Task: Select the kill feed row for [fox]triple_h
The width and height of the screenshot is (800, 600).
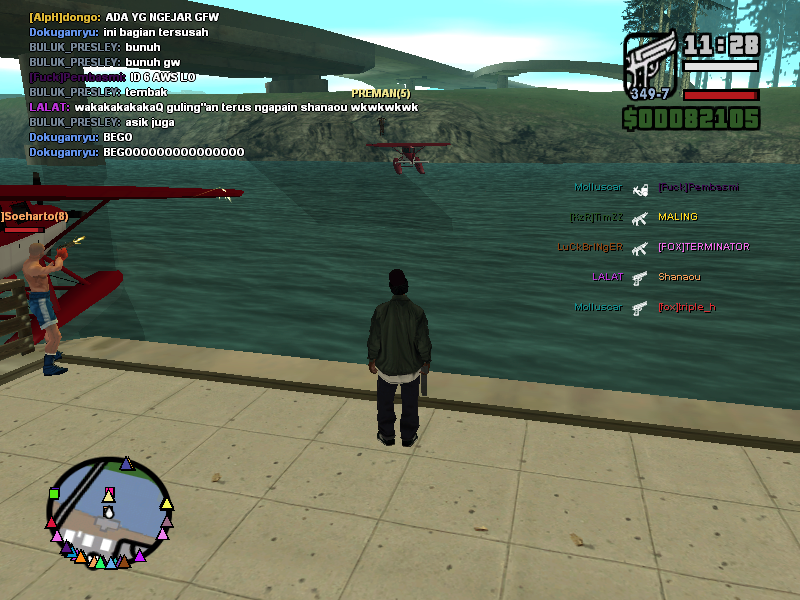Action: click(x=645, y=307)
